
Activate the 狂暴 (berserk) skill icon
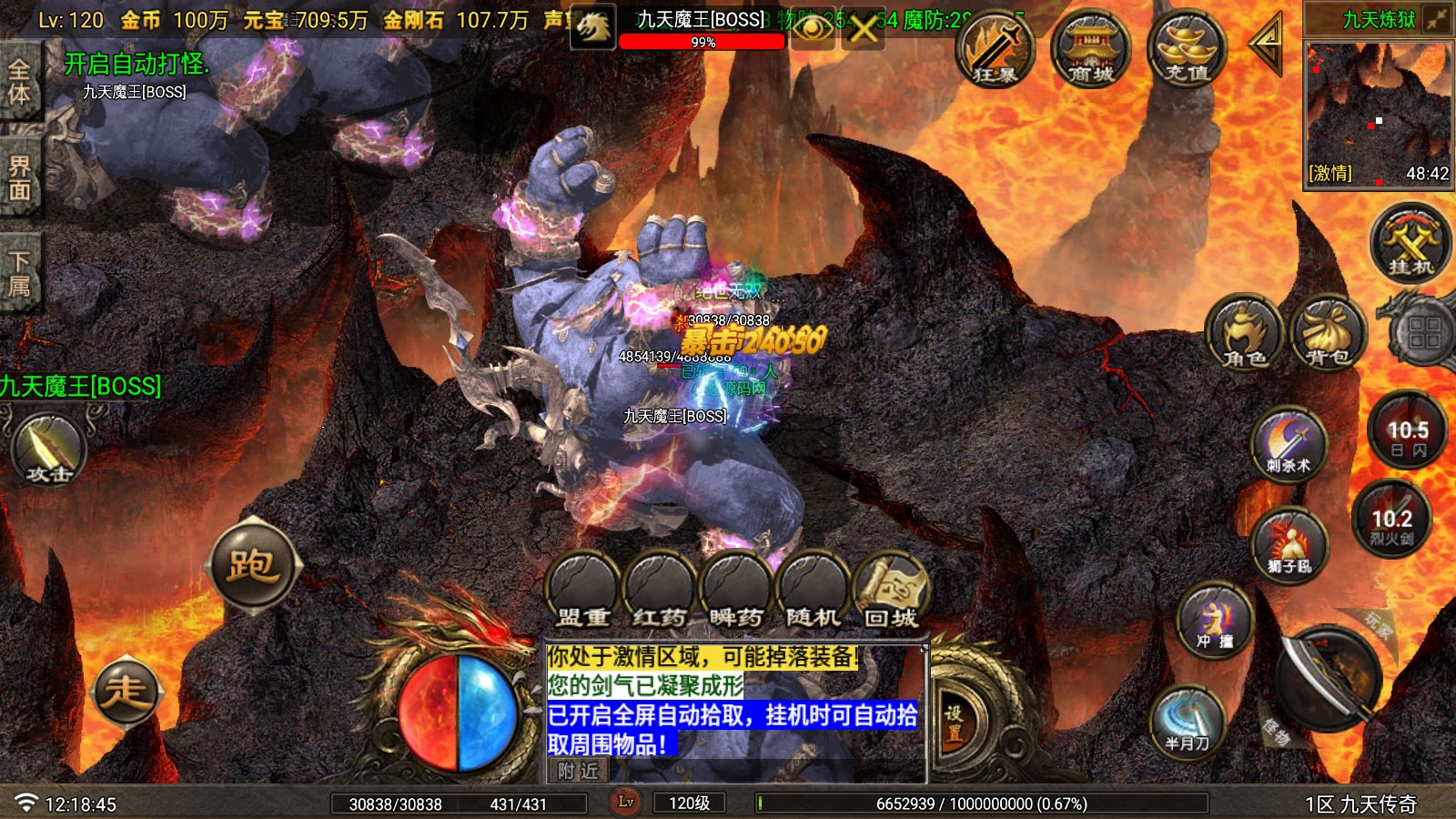[x=997, y=50]
